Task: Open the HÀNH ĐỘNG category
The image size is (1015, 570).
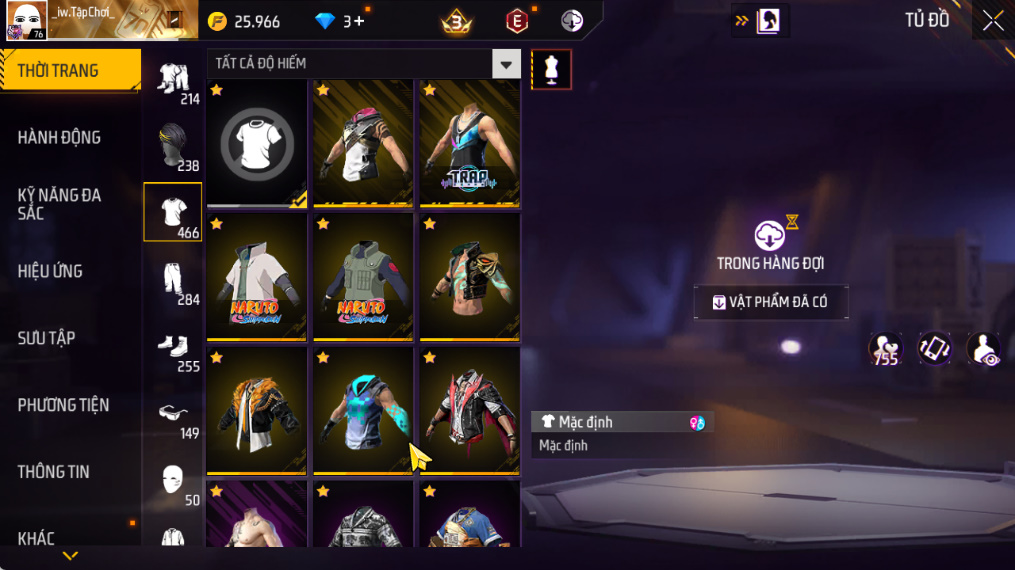Action: (x=60, y=138)
